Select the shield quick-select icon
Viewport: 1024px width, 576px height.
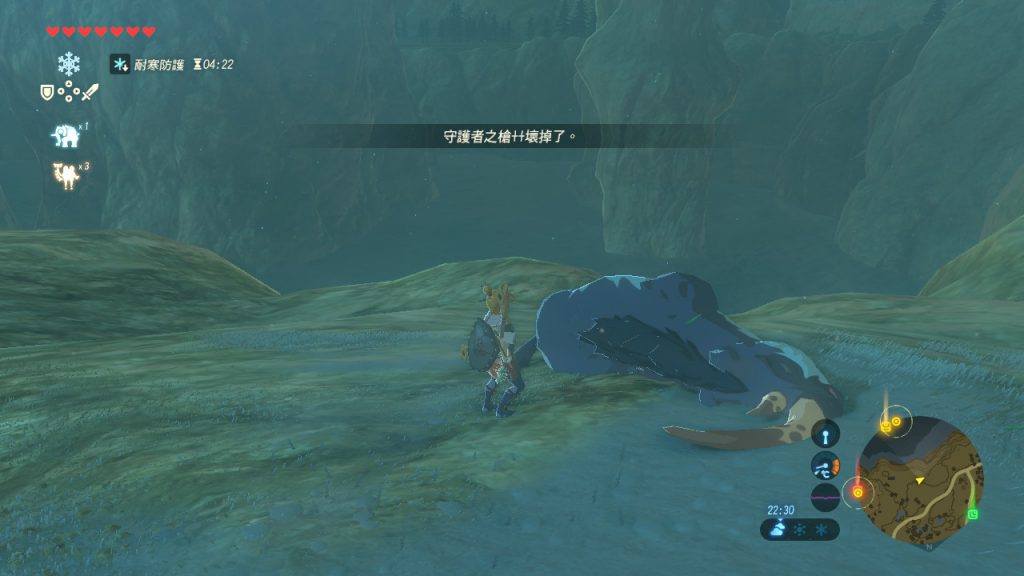tap(46, 92)
